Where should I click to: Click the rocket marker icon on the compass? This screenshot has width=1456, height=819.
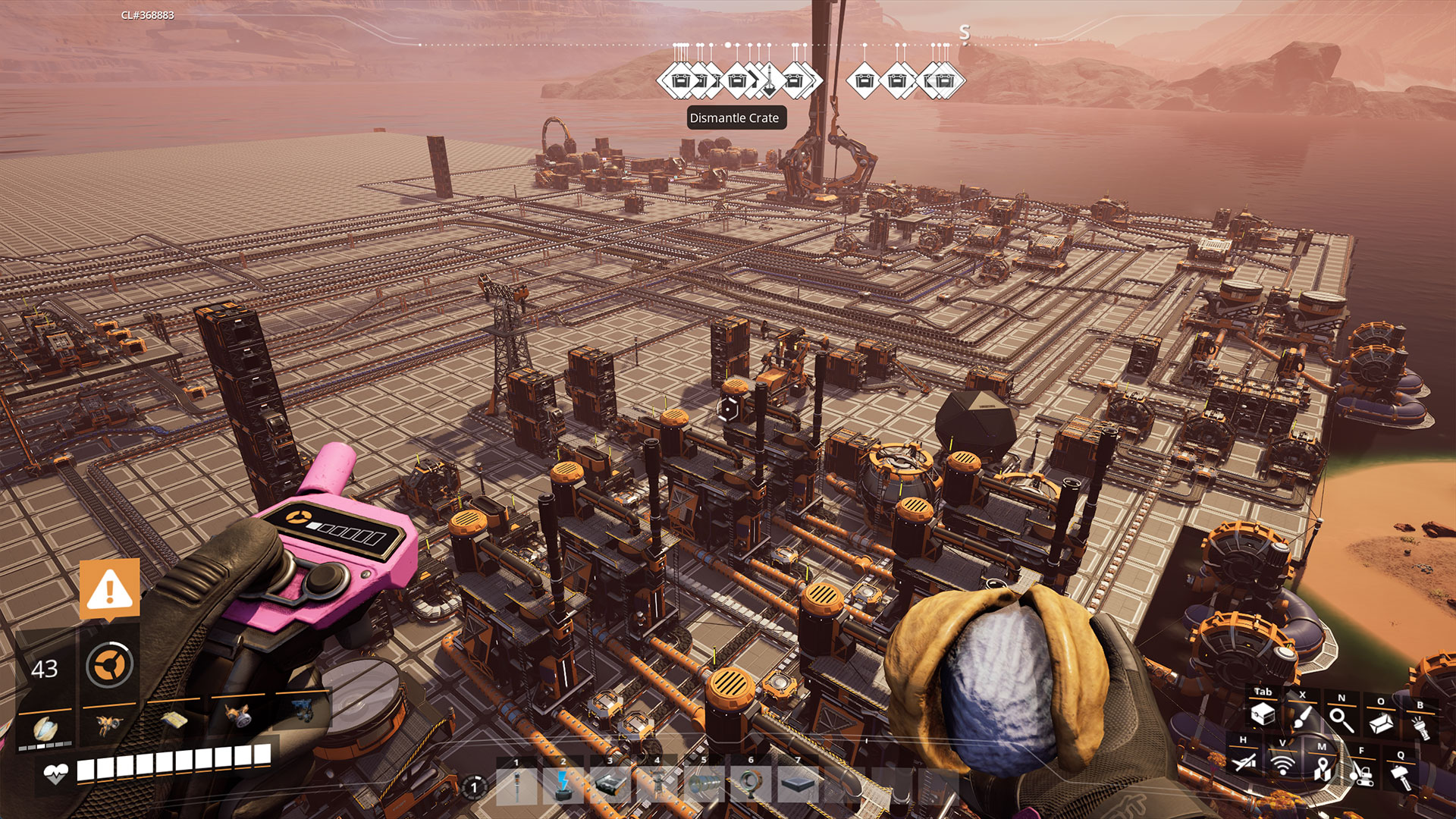(x=769, y=79)
